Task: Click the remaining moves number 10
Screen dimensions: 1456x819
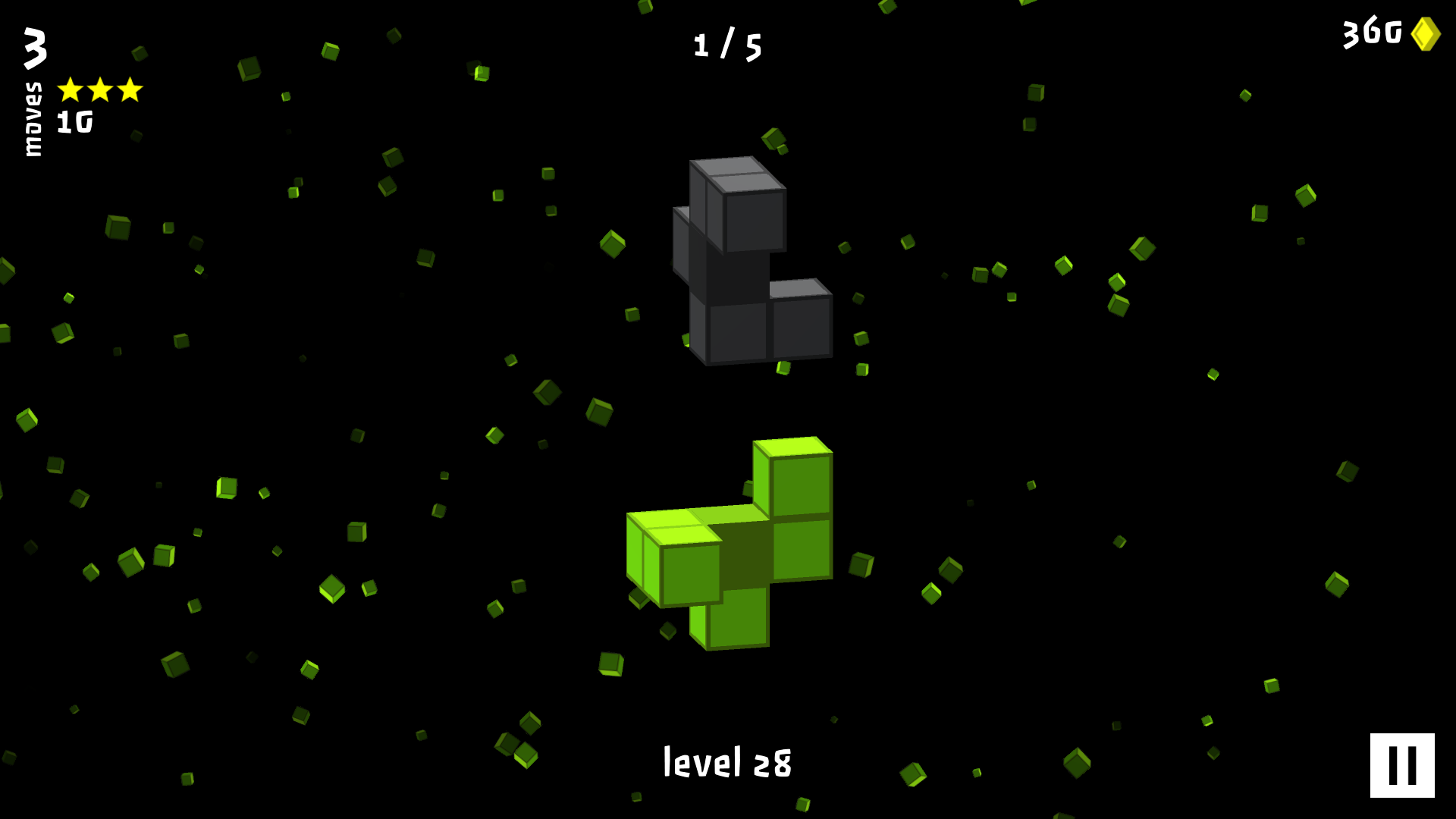Action: pyautogui.click(x=74, y=121)
